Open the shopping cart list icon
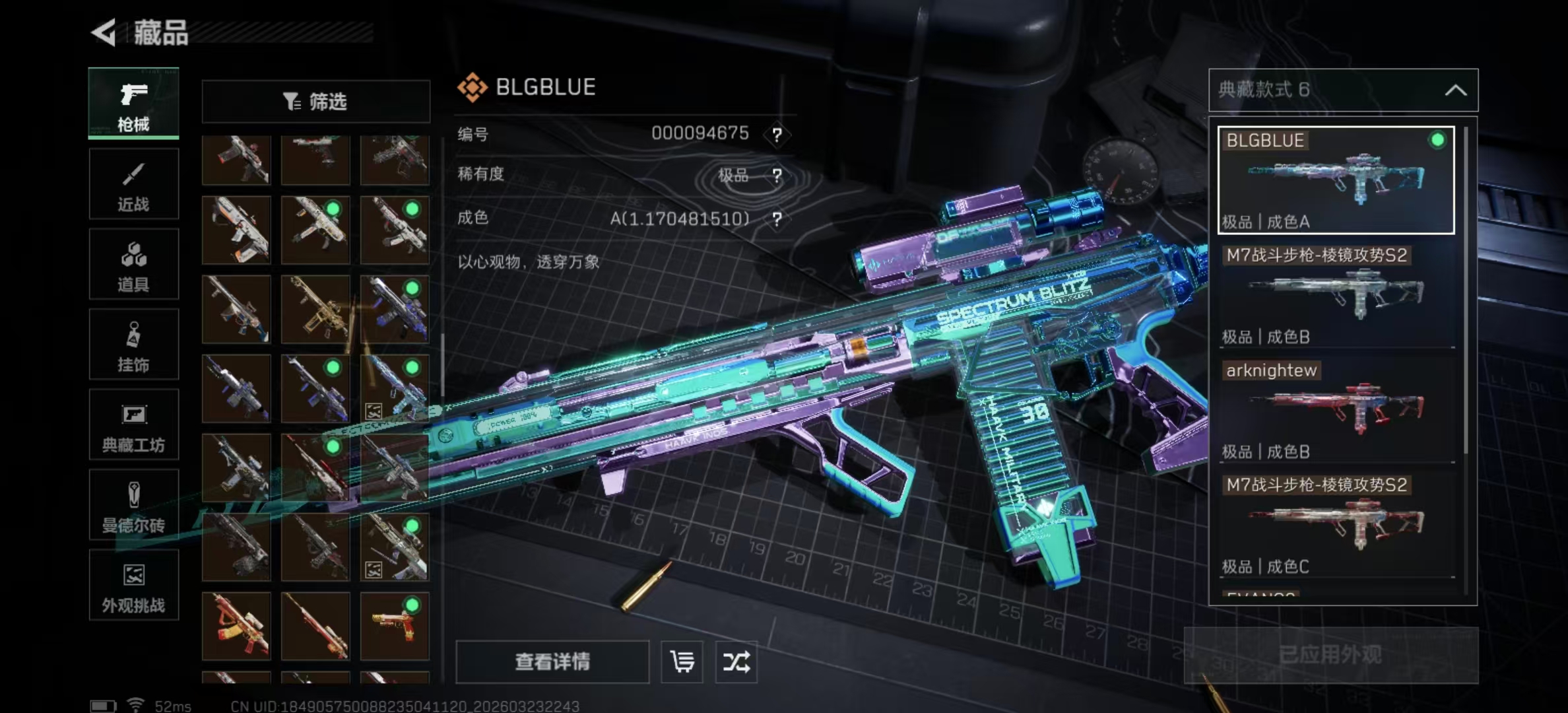 coord(682,662)
